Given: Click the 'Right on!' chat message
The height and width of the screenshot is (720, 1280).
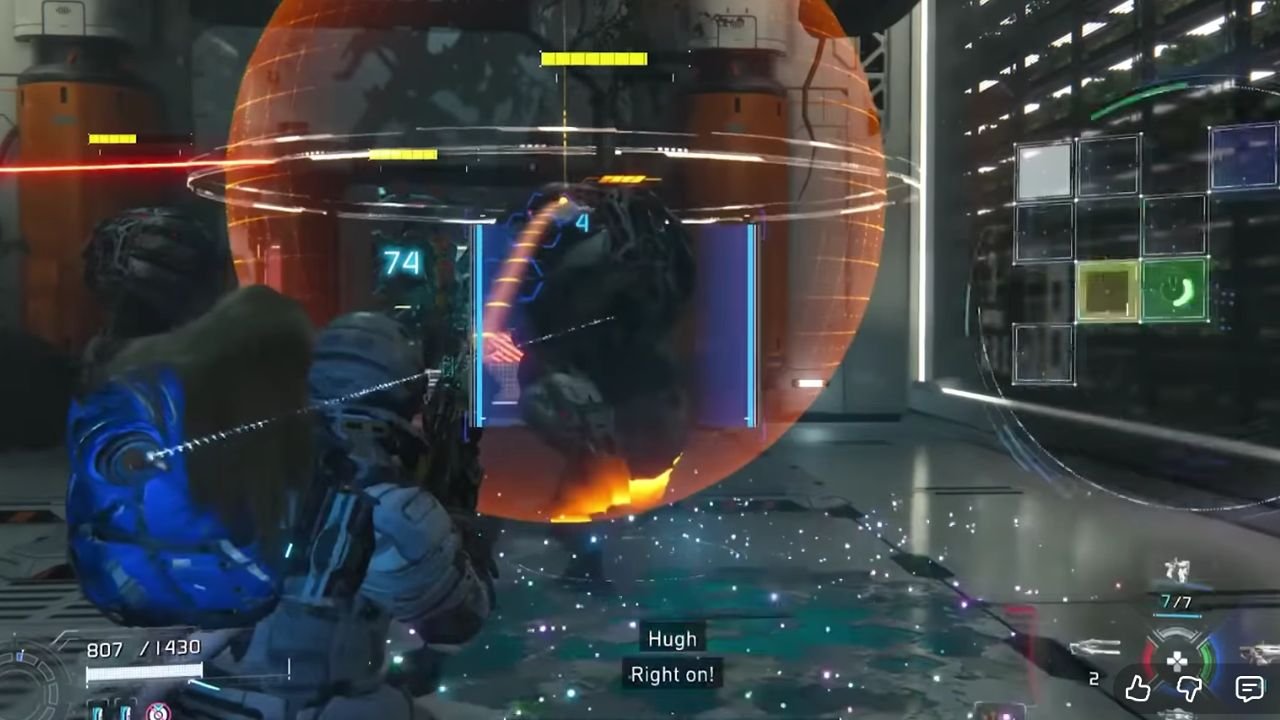Looking at the screenshot, I should click(x=671, y=675).
